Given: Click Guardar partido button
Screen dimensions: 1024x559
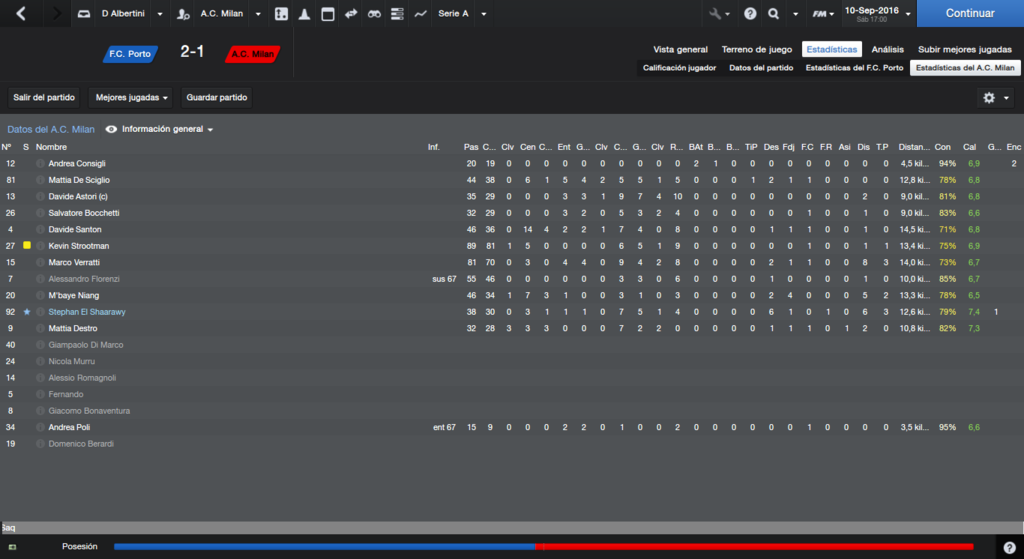Looking at the screenshot, I should point(217,98).
